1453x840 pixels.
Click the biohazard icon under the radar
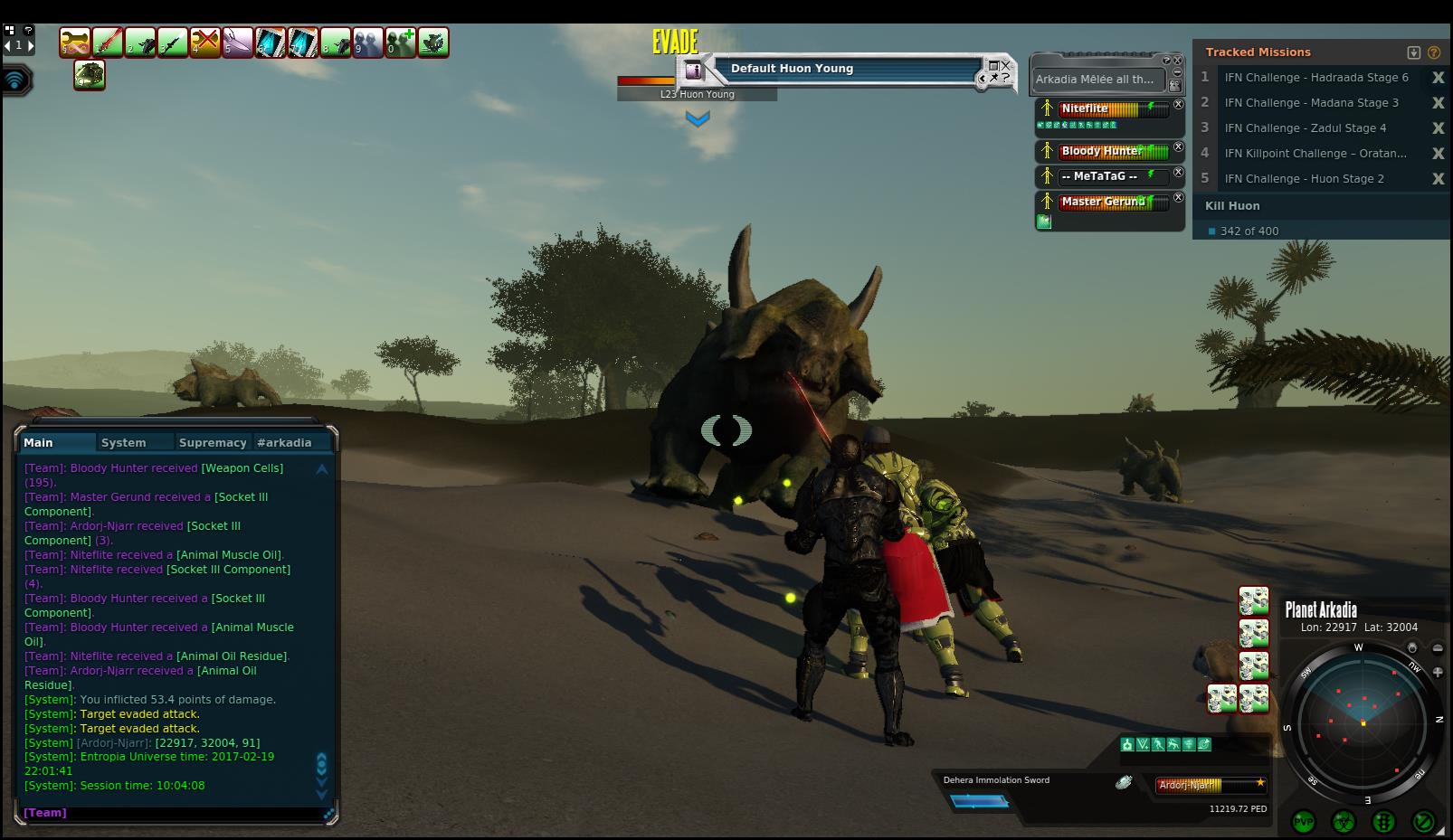1344,821
